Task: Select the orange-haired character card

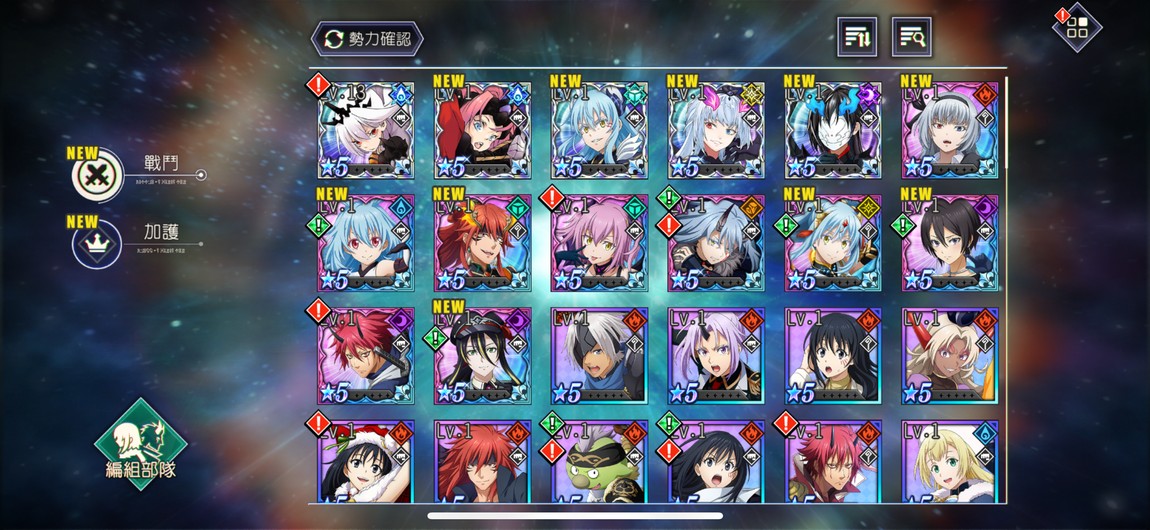Action: click(x=482, y=243)
